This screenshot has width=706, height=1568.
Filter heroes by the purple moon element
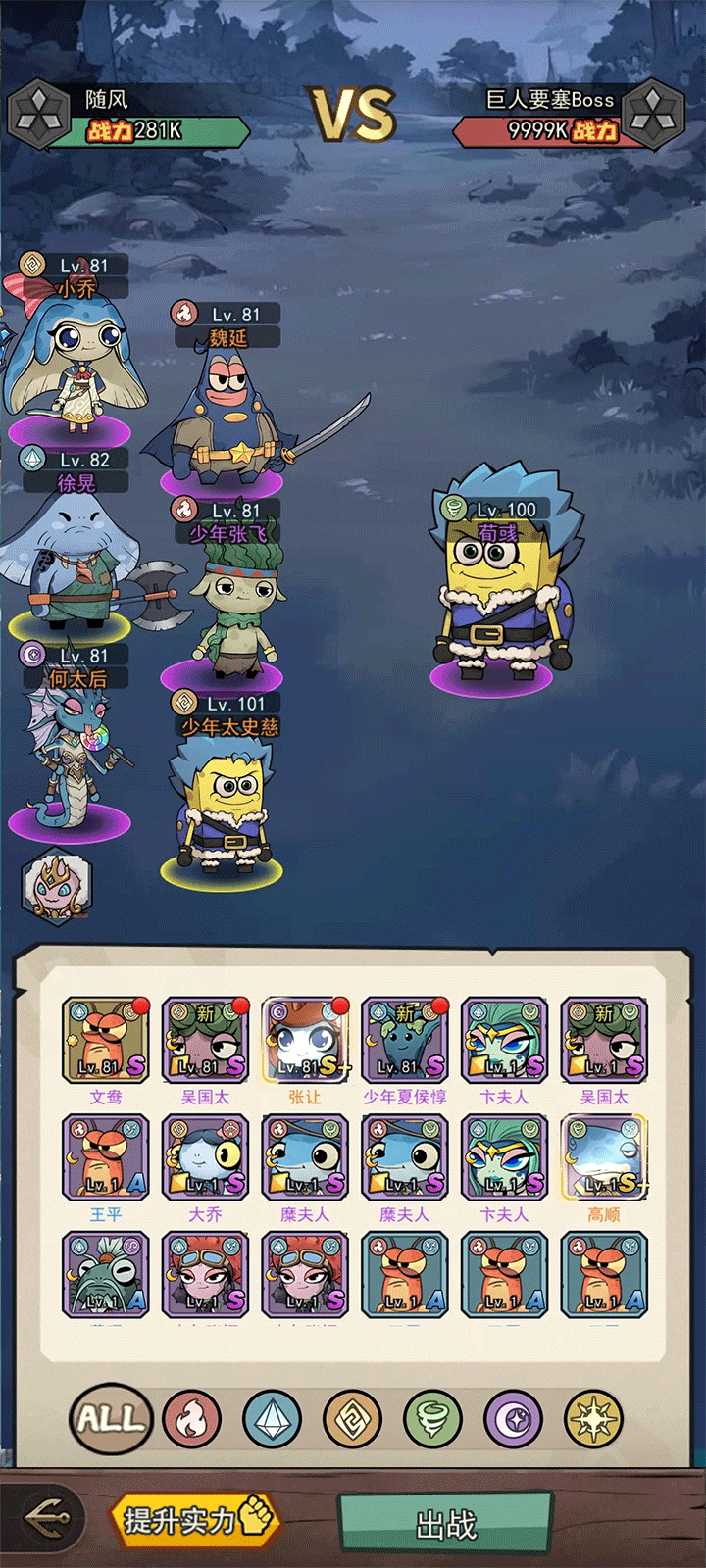click(513, 1418)
